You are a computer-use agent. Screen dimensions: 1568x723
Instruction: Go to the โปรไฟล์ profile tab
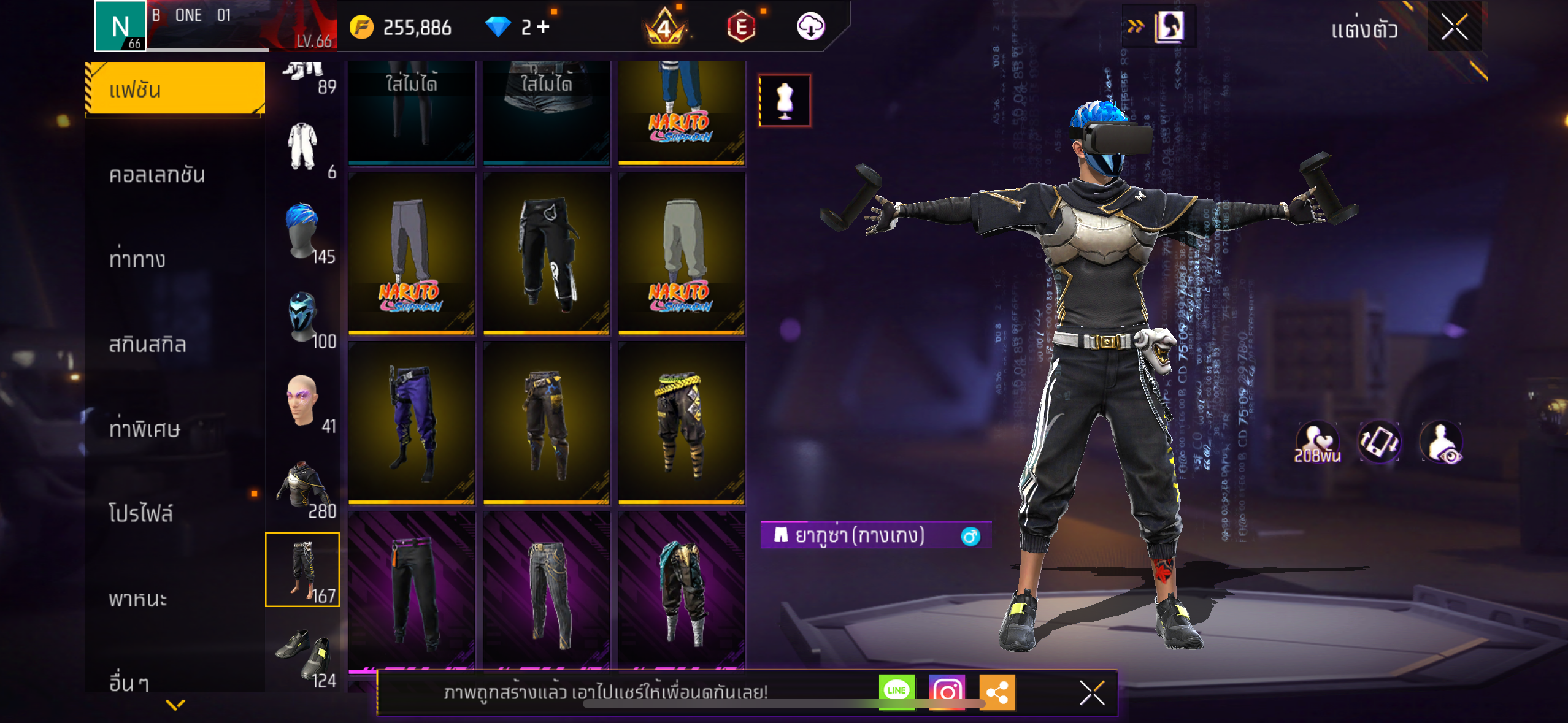[x=141, y=513]
